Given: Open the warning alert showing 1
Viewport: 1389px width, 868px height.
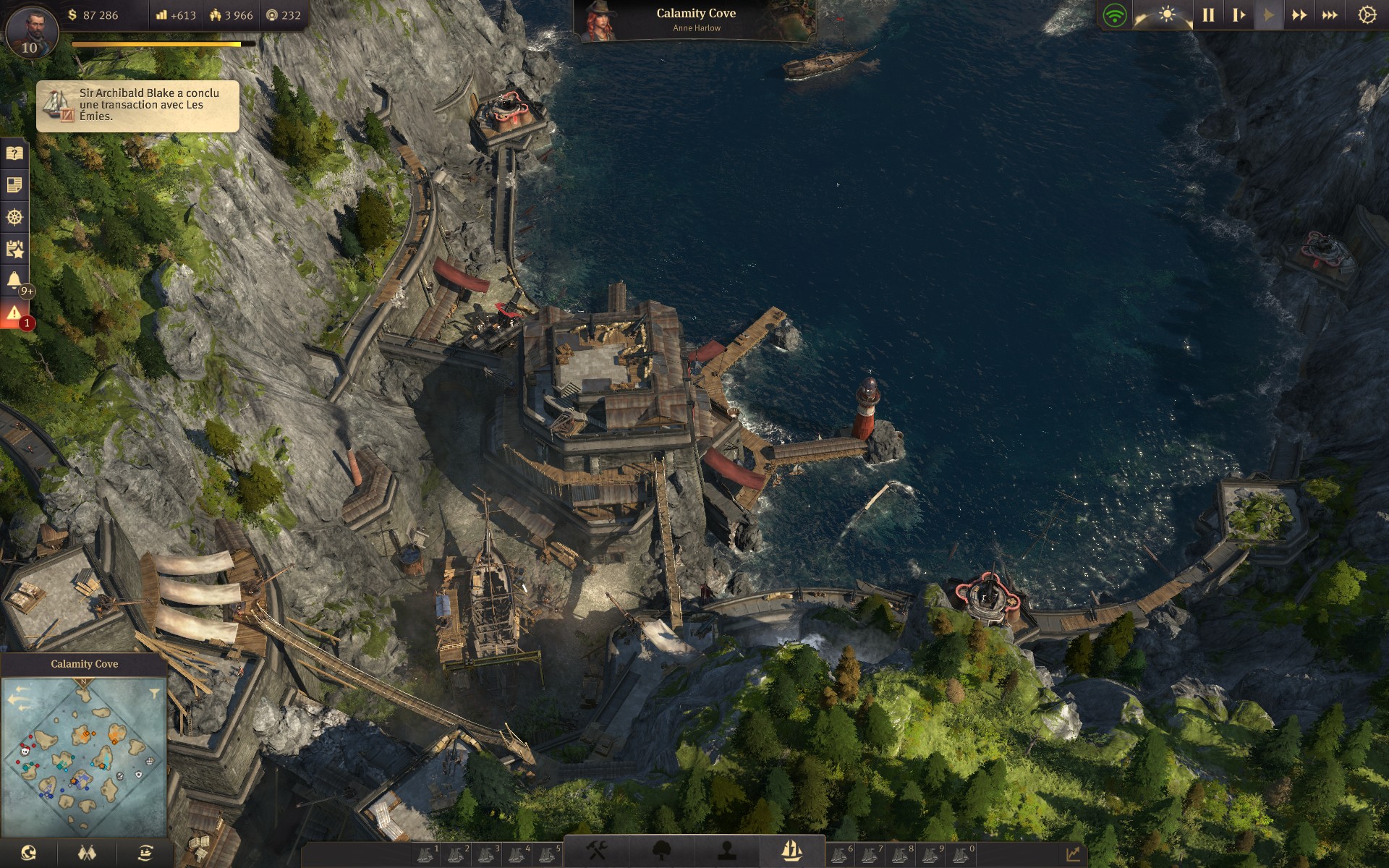Looking at the screenshot, I should tap(14, 312).
